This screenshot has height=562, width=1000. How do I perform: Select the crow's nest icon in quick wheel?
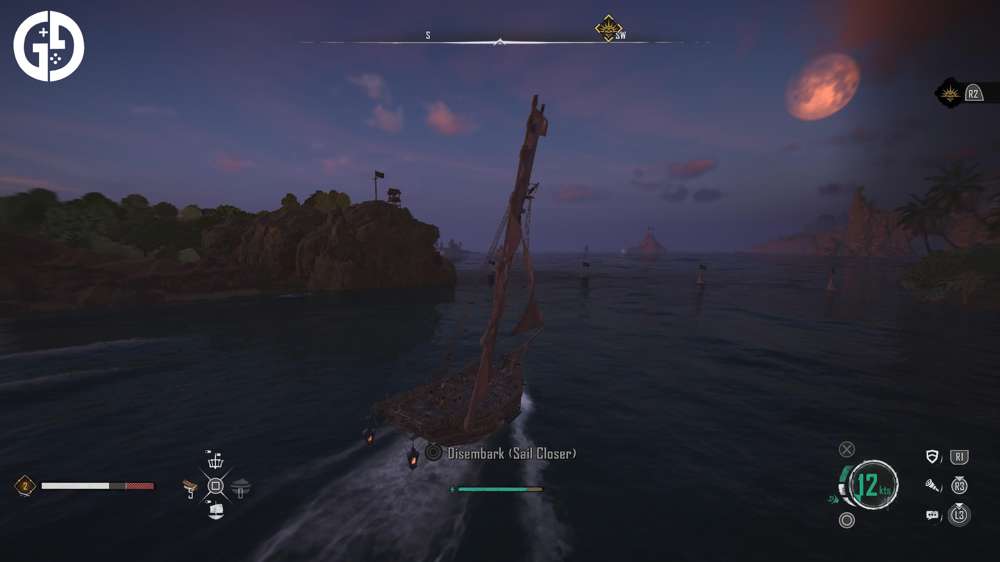tap(215, 462)
